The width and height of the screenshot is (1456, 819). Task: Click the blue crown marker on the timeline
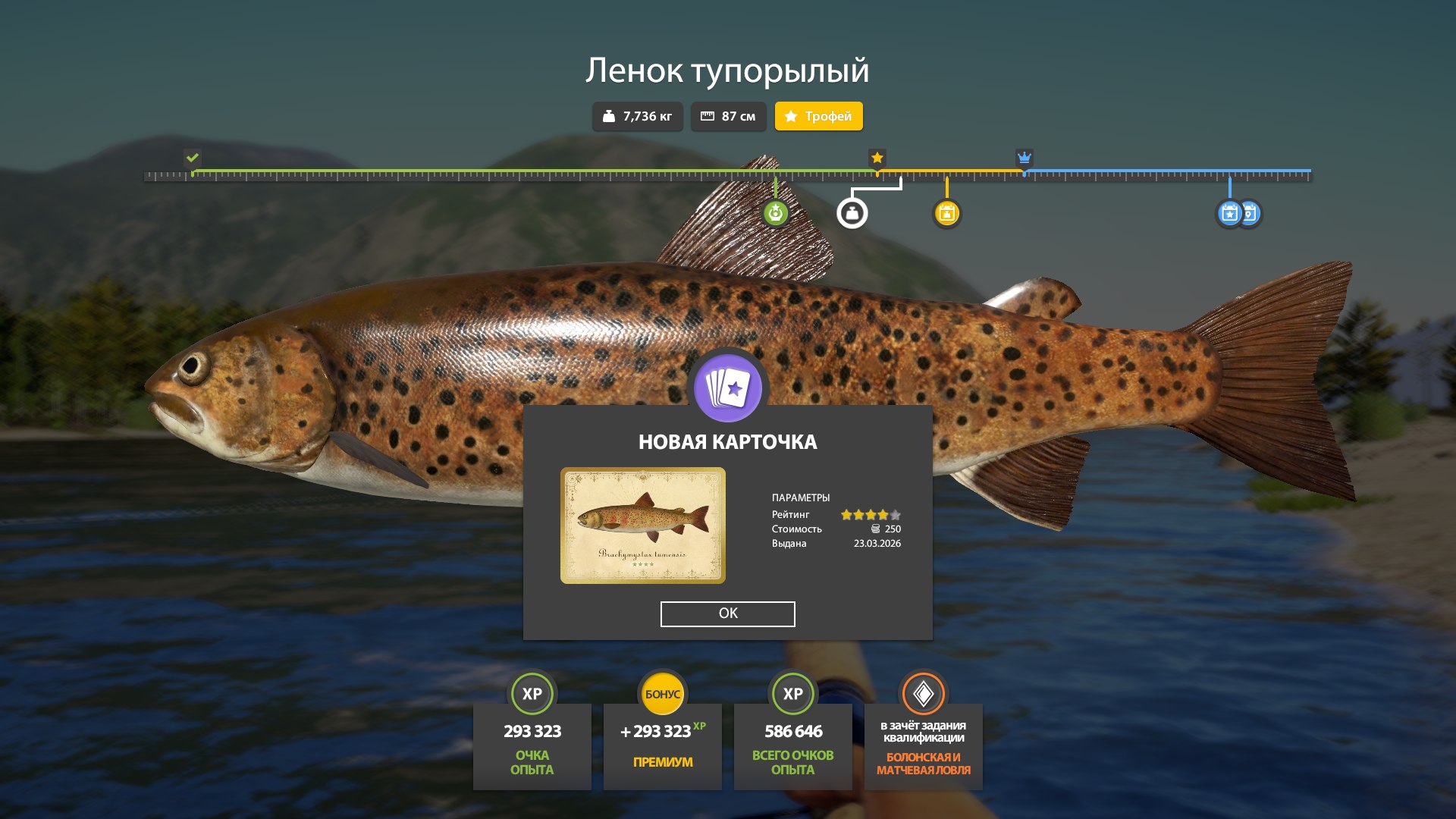tap(1025, 158)
